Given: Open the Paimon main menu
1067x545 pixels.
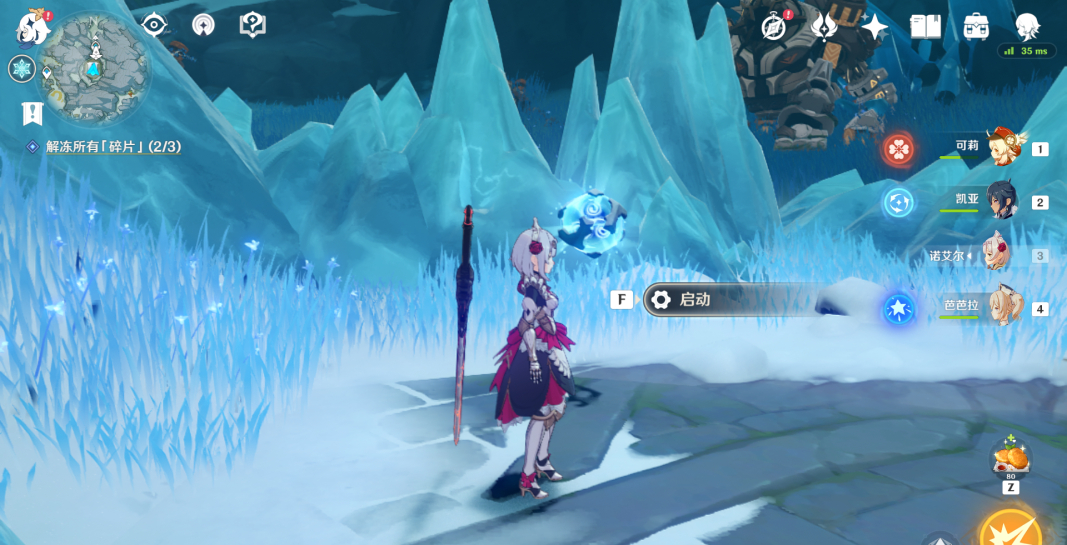Looking at the screenshot, I should (33, 27).
